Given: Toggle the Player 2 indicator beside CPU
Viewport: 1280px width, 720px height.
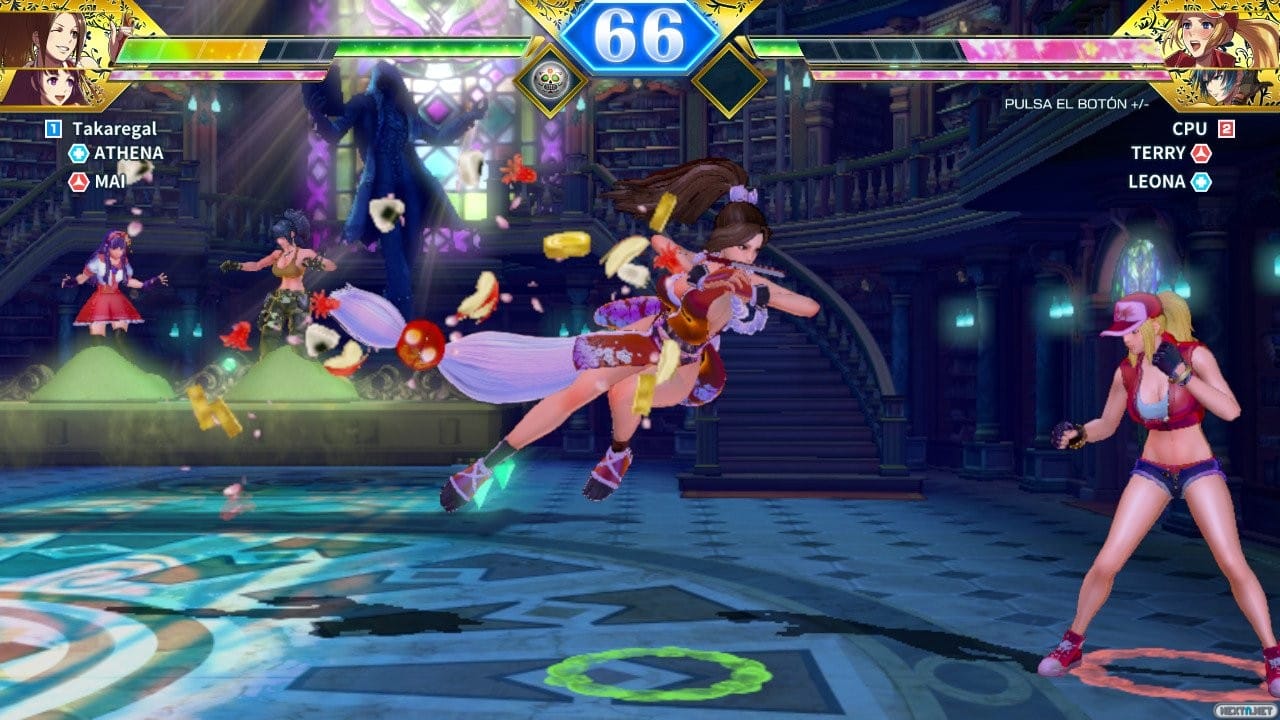Looking at the screenshot, I should pyautogui.click(x=1226, y=128).
